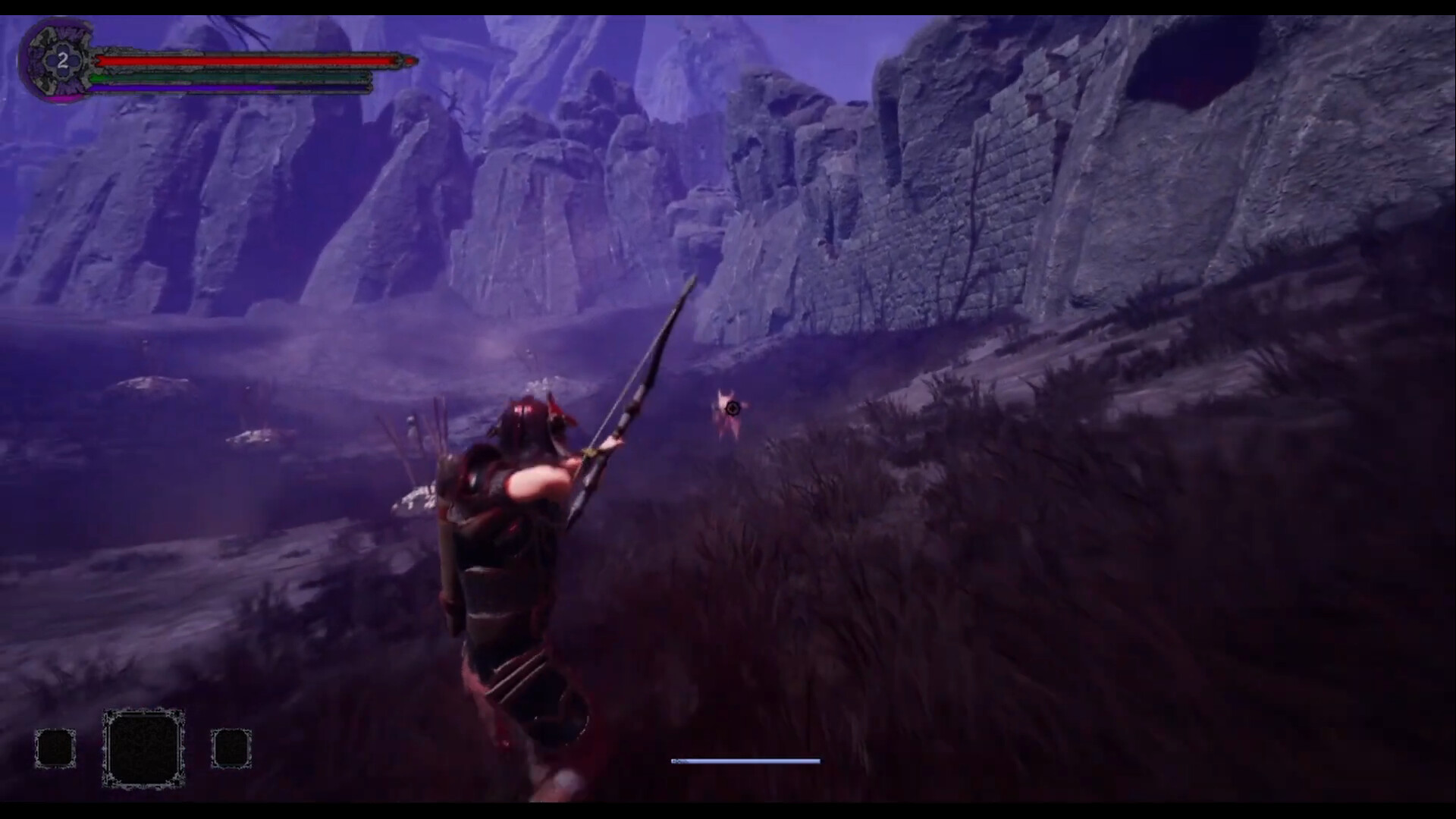Toggle the red health bar display
1456x819 pixels.
[x=243, y=59]
